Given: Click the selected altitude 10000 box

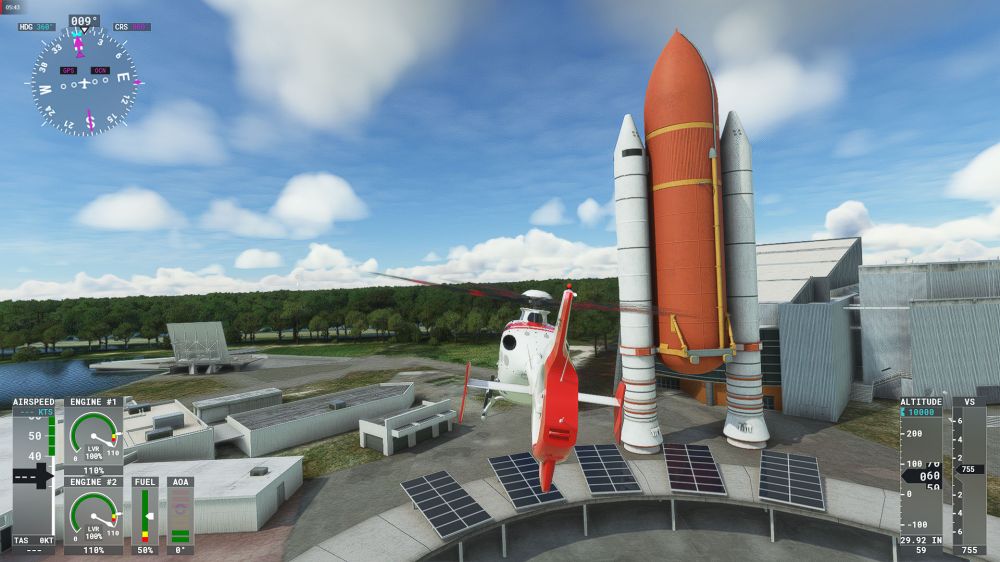Looking at the screenshot, I should tap(920, 412).
